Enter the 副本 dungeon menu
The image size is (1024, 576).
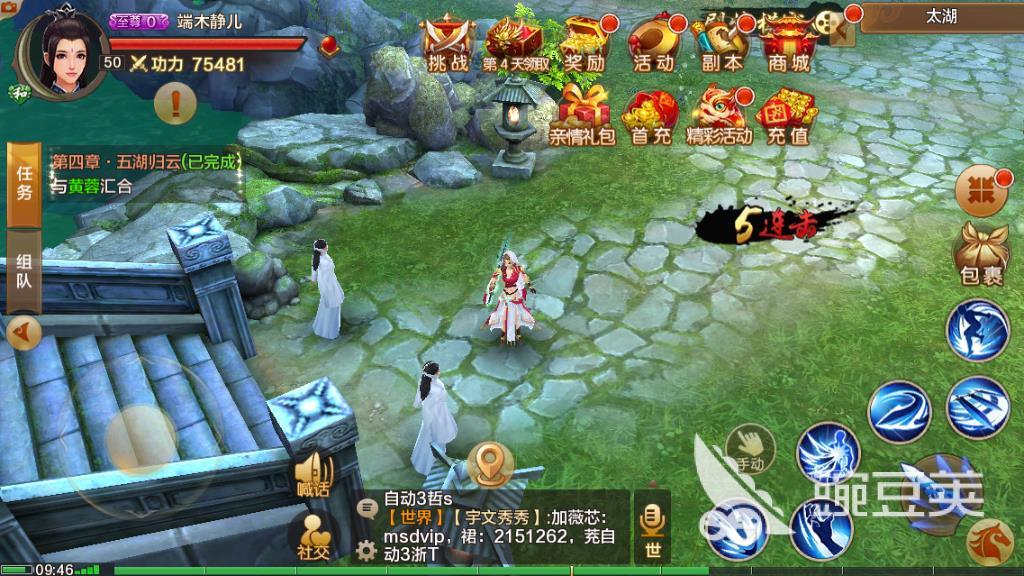point(722,45)
